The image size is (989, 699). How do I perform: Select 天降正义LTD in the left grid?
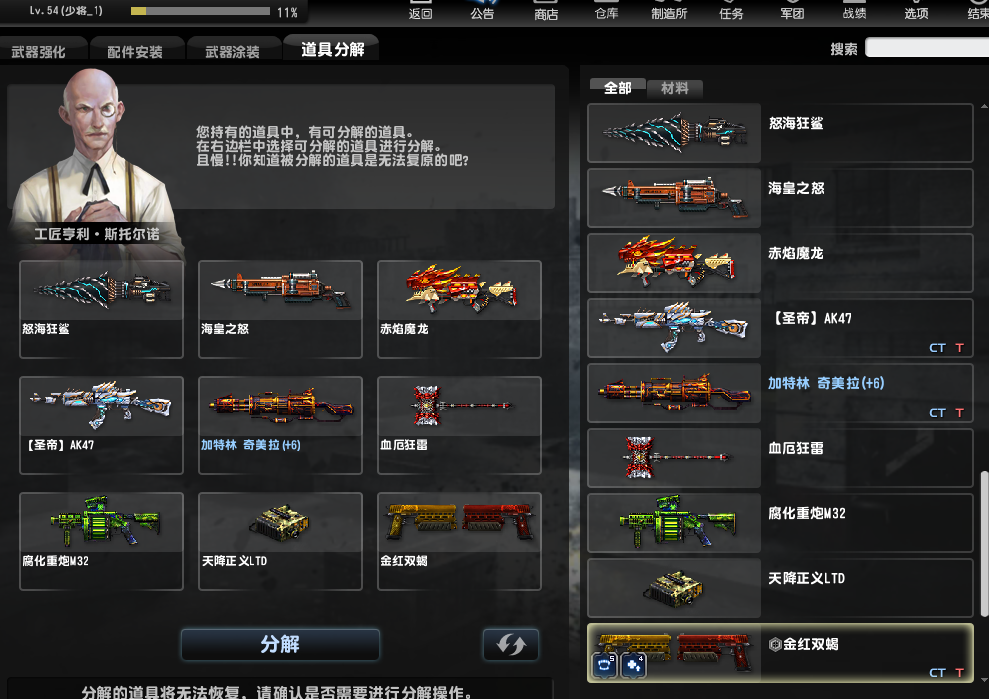280,540
